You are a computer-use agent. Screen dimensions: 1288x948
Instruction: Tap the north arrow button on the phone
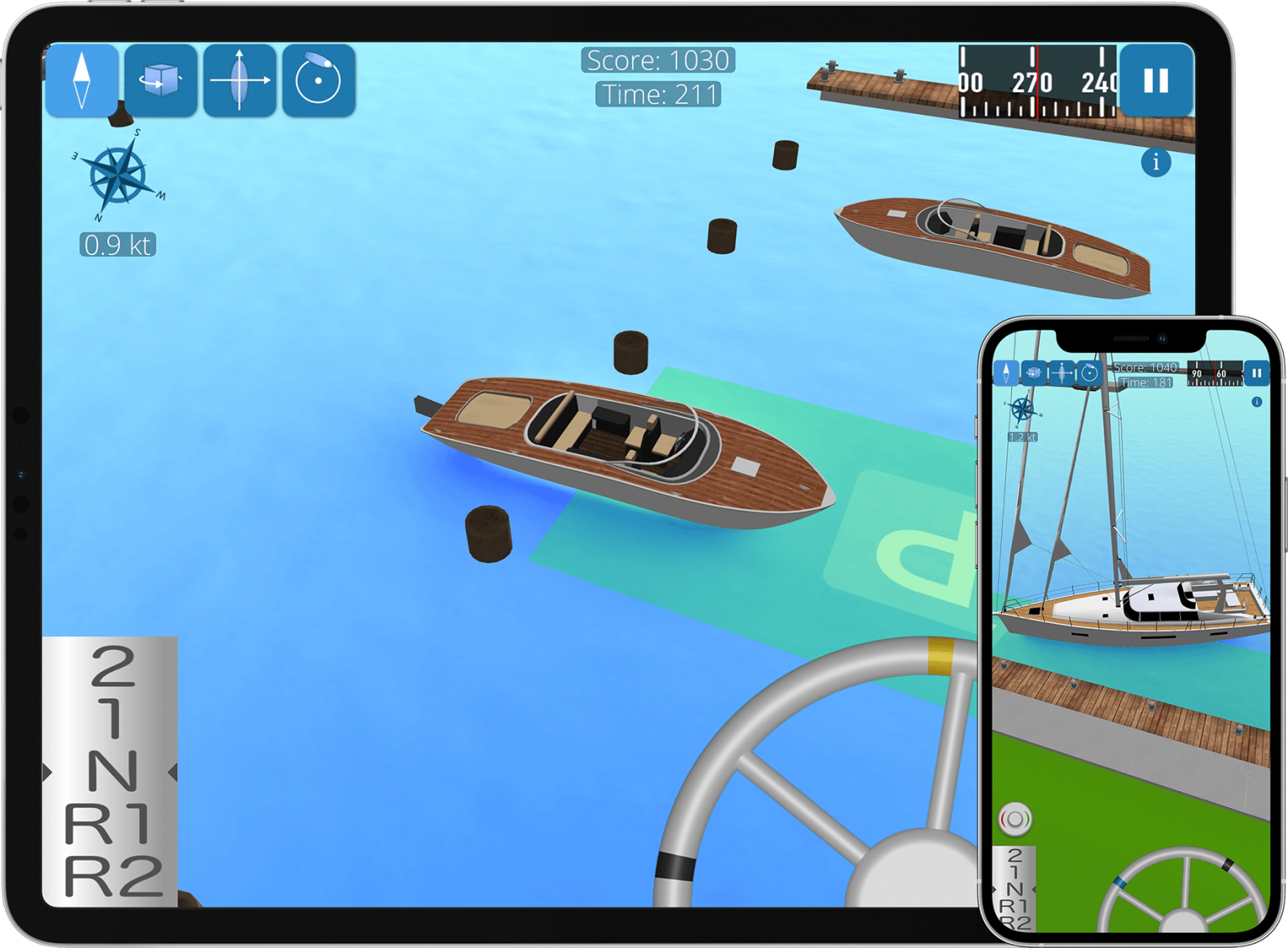coord(1006,372)
